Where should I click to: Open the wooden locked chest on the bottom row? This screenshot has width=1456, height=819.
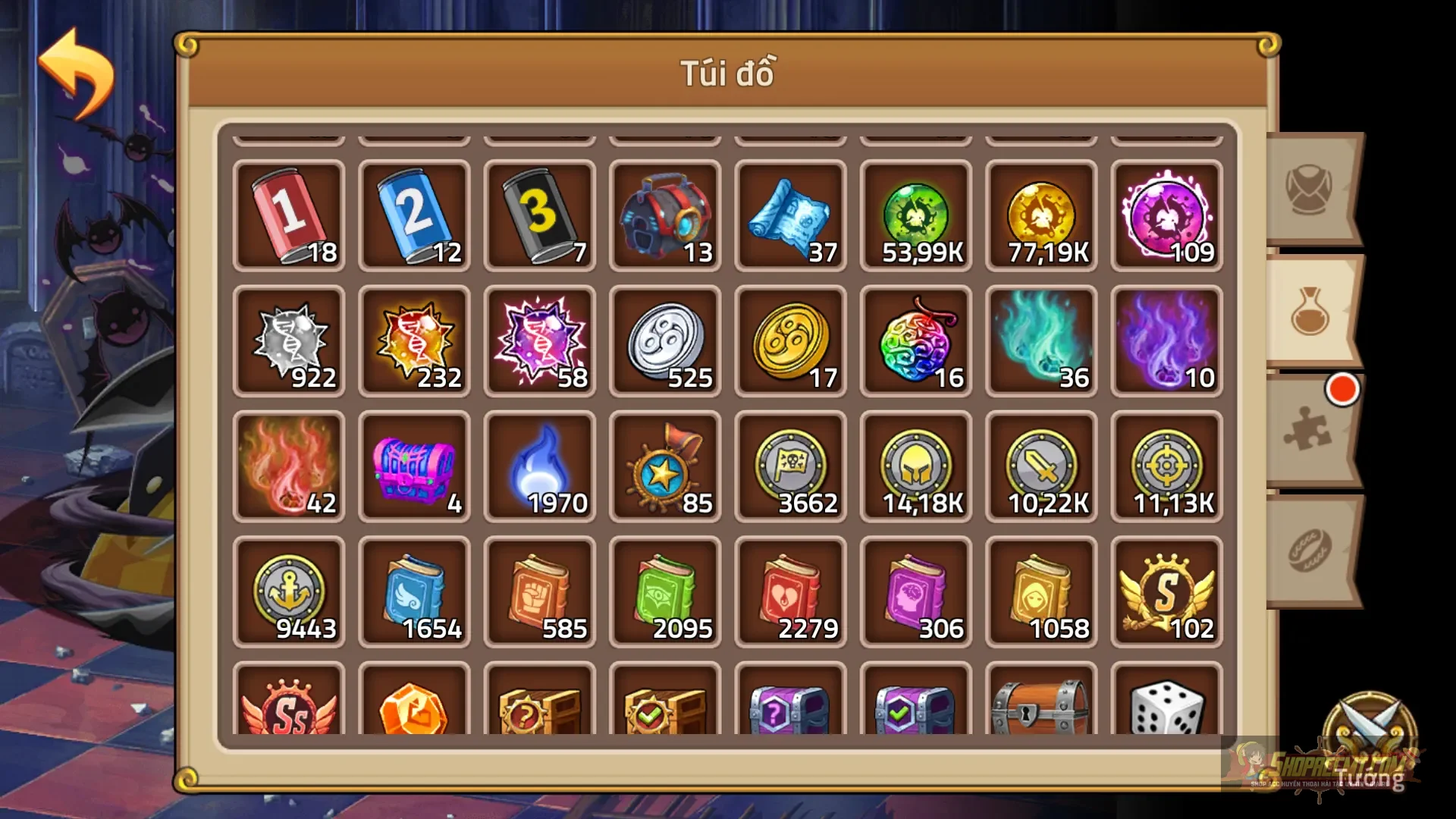pos(1040,709)
